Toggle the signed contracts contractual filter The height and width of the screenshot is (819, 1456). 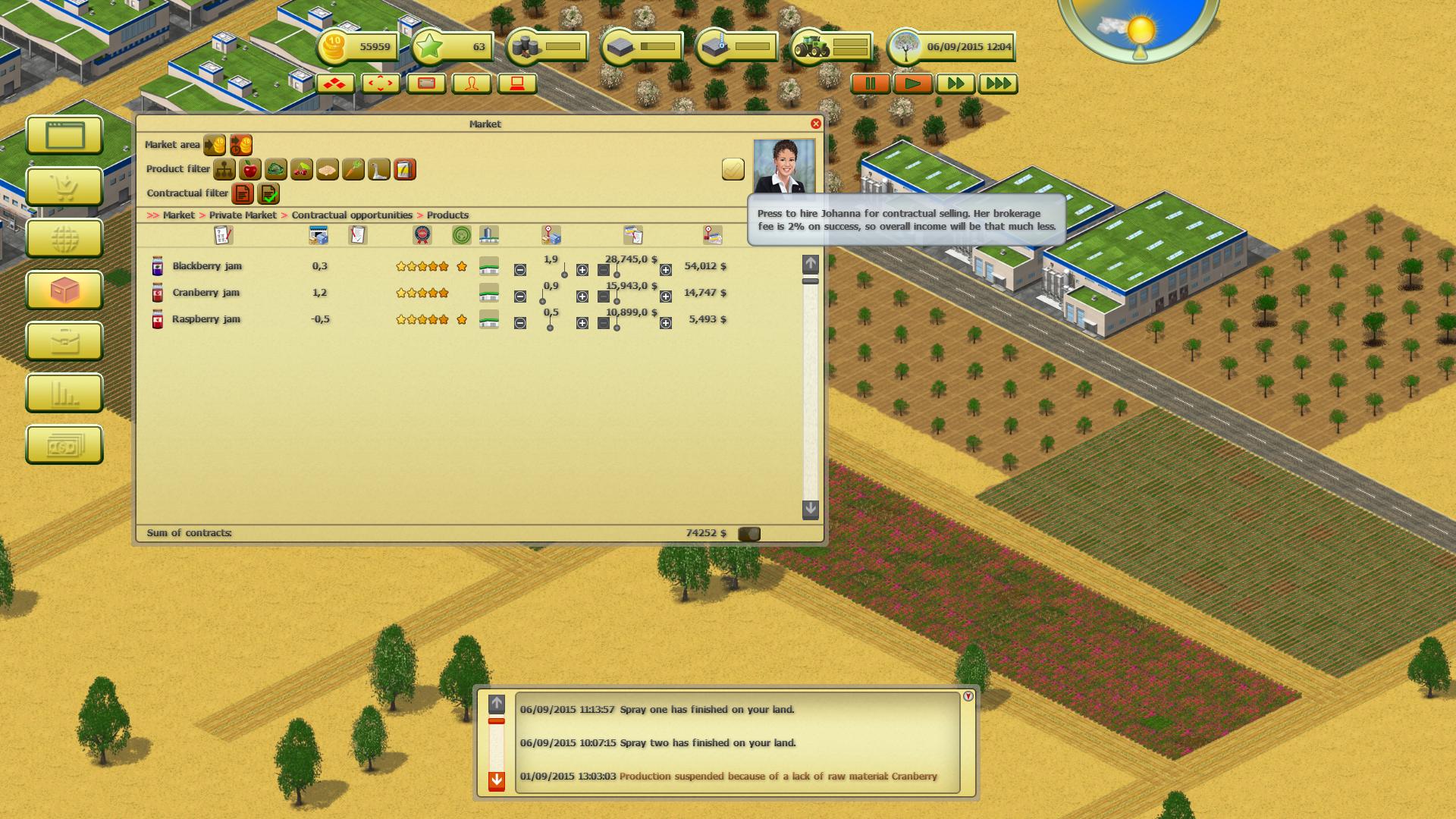click(x=267, y=194)
